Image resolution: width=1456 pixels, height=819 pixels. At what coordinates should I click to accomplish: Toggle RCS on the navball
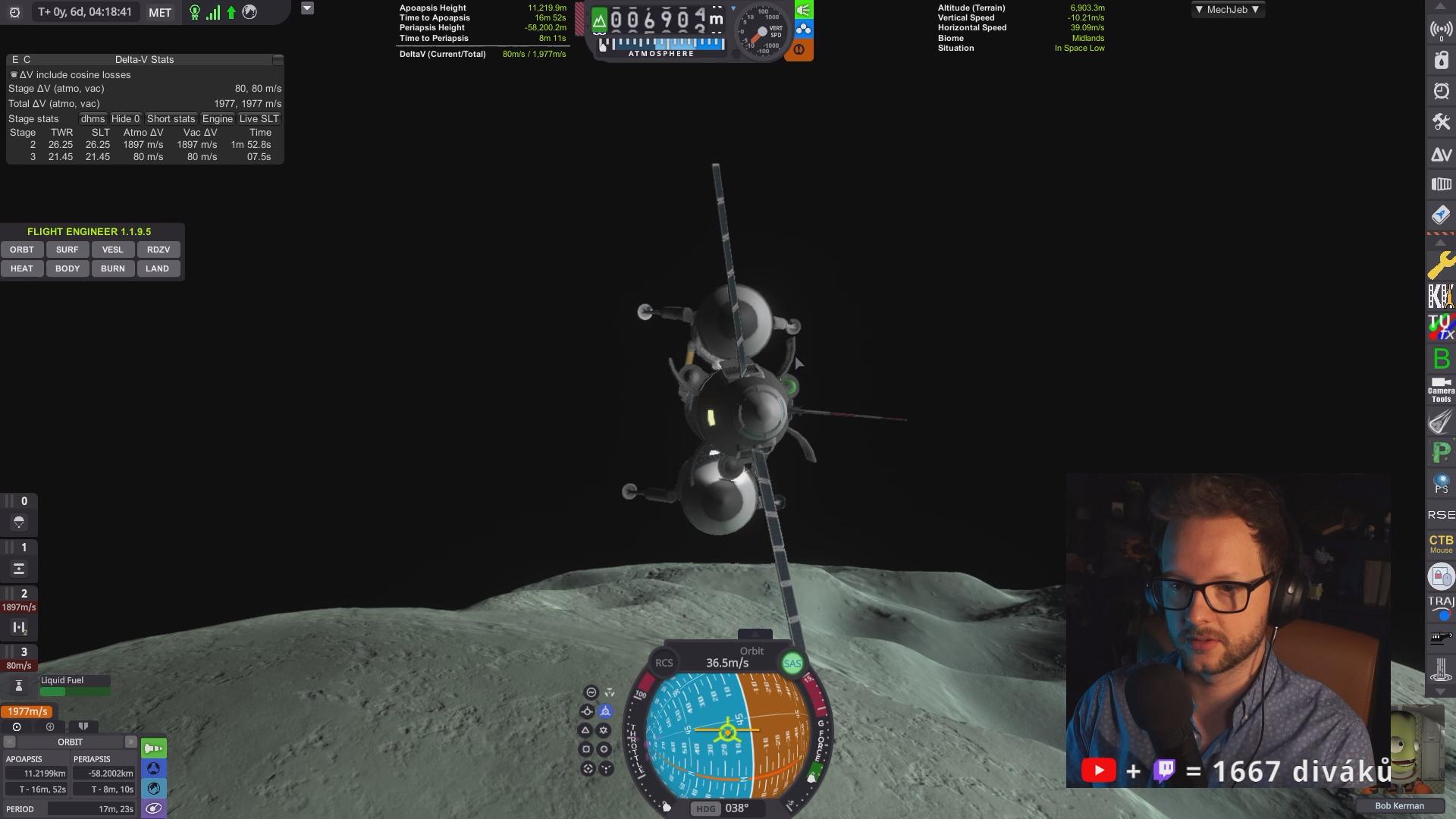click(x=664, y=663)
